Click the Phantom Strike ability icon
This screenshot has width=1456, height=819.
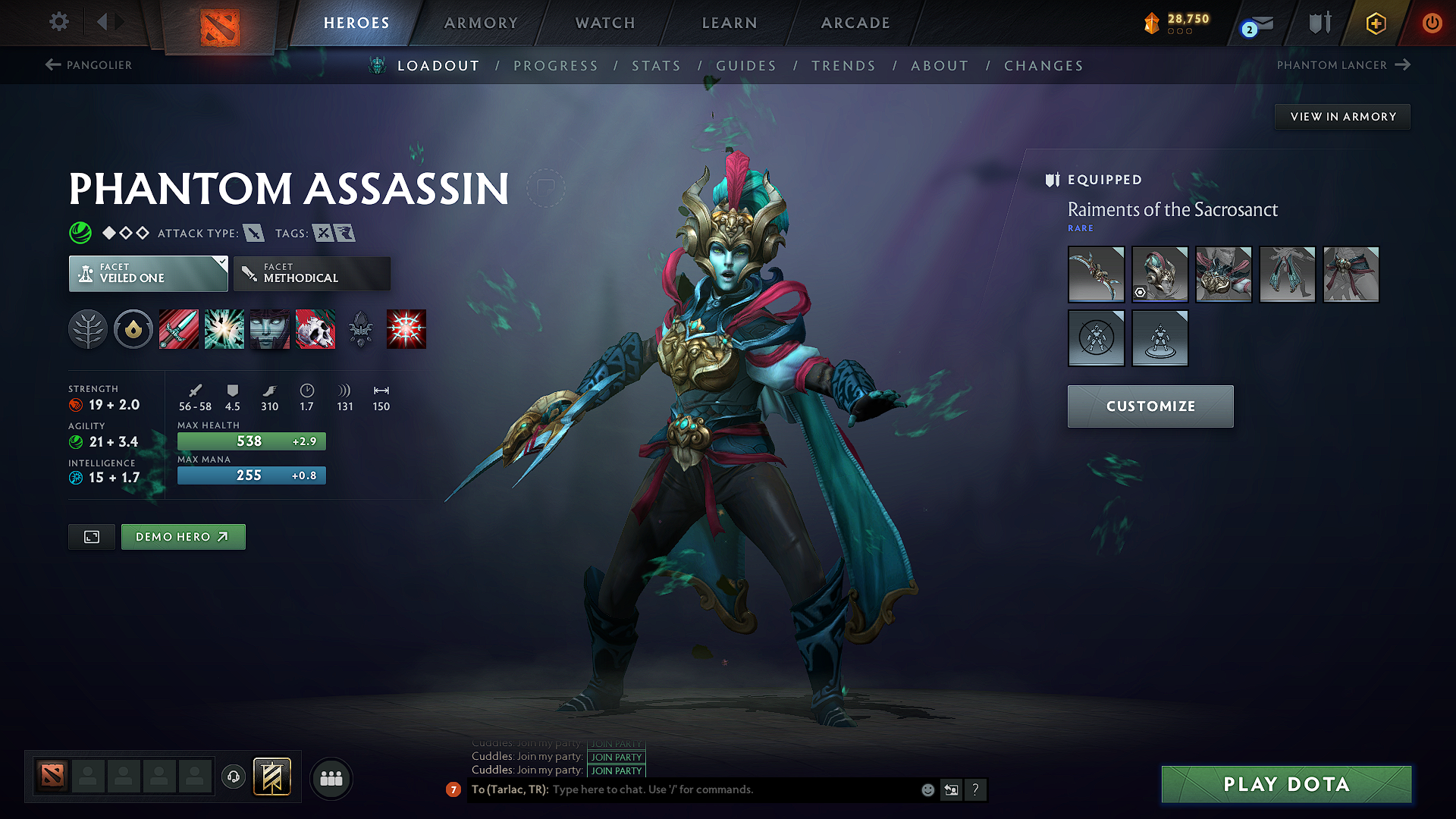coord(224,329)
